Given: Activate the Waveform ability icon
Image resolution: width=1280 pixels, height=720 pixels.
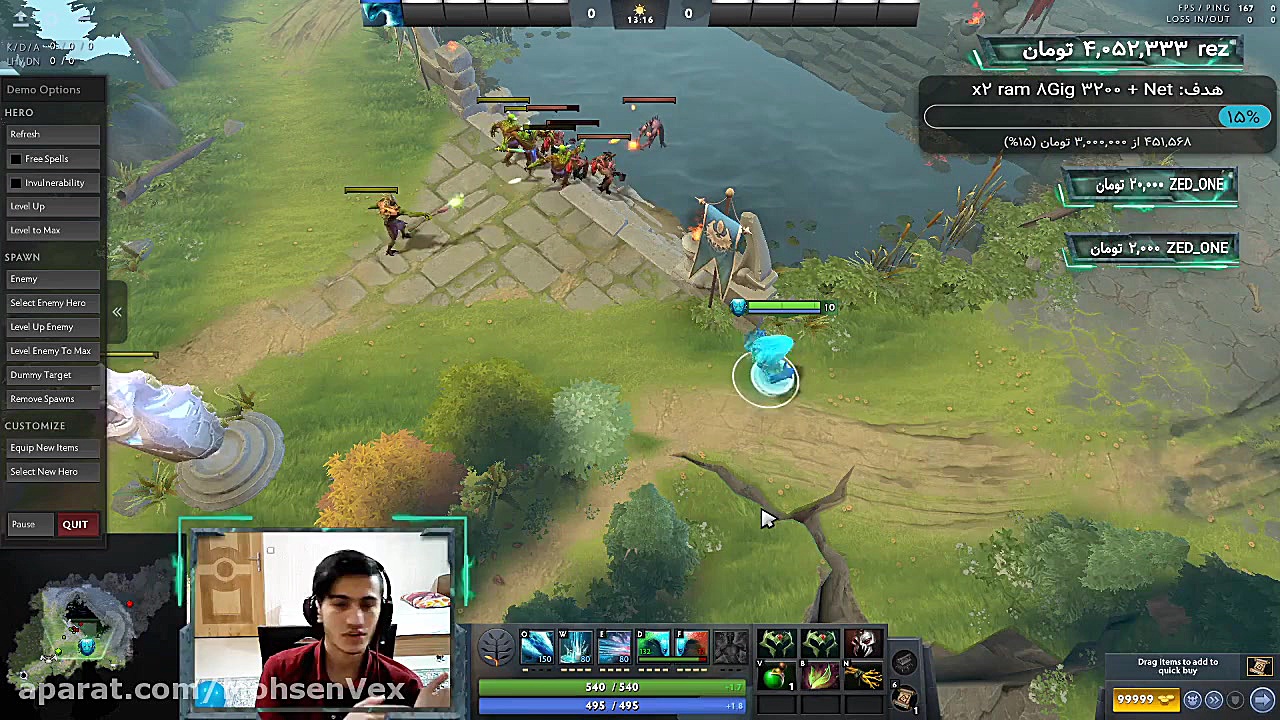Looking at the screenshot, I should click(537, 647).
